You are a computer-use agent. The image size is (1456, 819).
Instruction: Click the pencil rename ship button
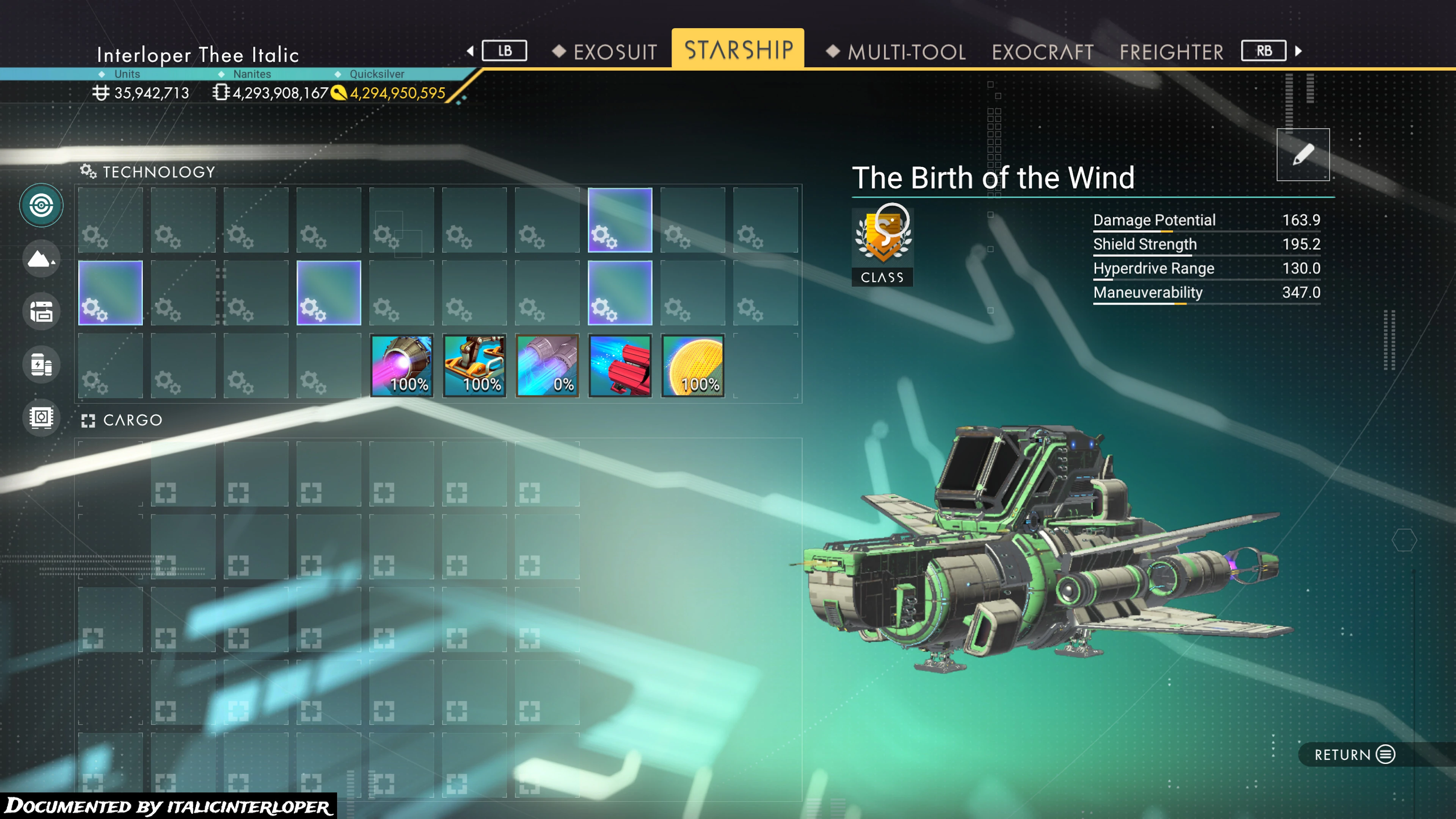(1302, 154)
